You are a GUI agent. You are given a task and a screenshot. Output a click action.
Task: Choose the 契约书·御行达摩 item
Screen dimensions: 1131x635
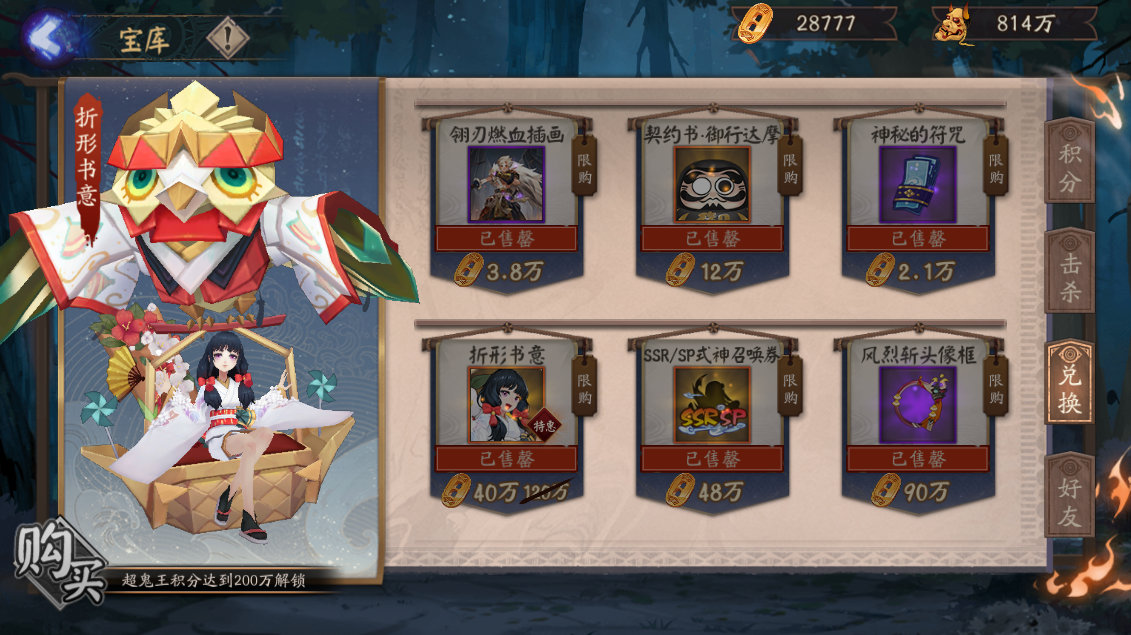712,185
